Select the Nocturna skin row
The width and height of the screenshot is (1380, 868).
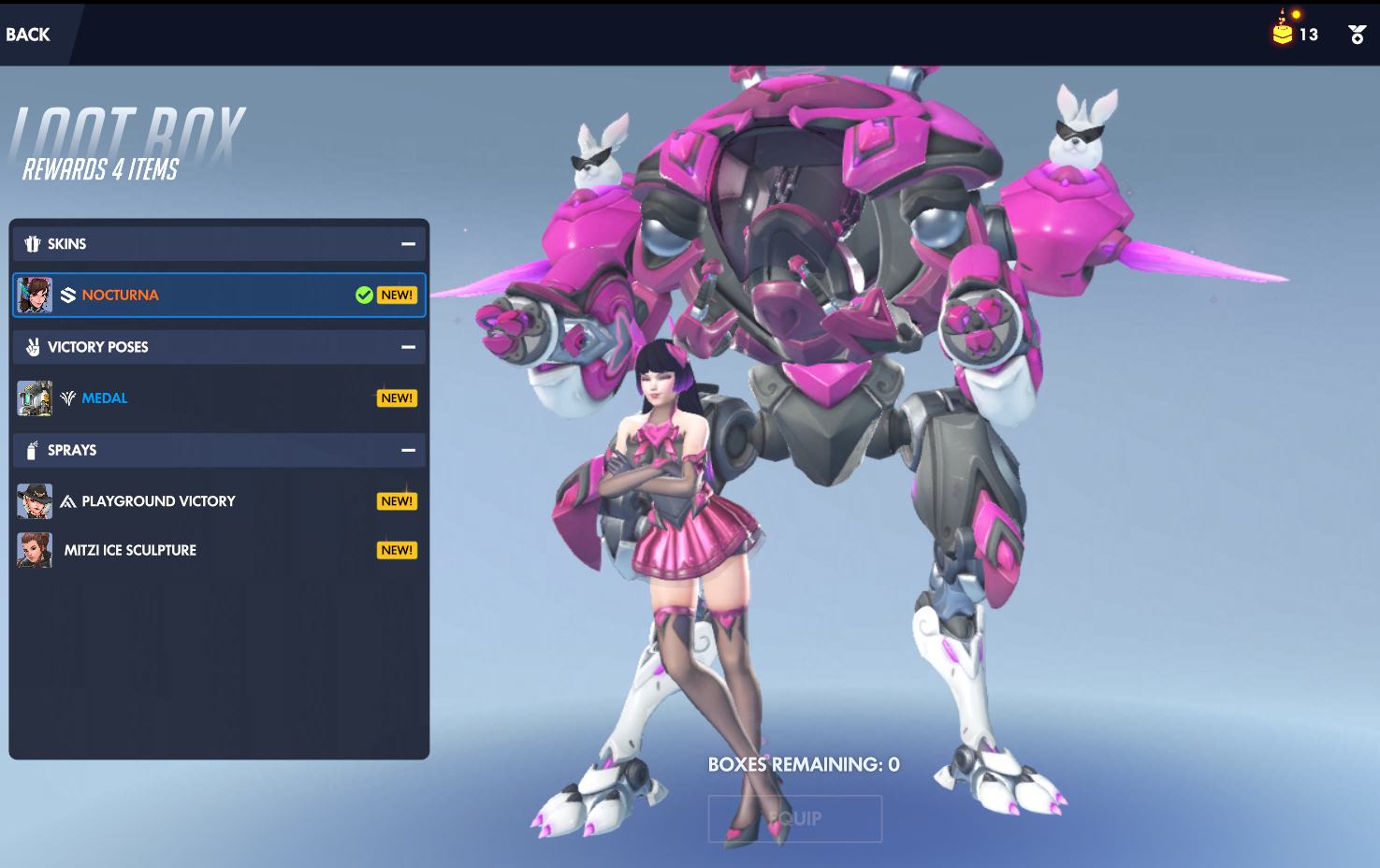(x=219, y=296)
